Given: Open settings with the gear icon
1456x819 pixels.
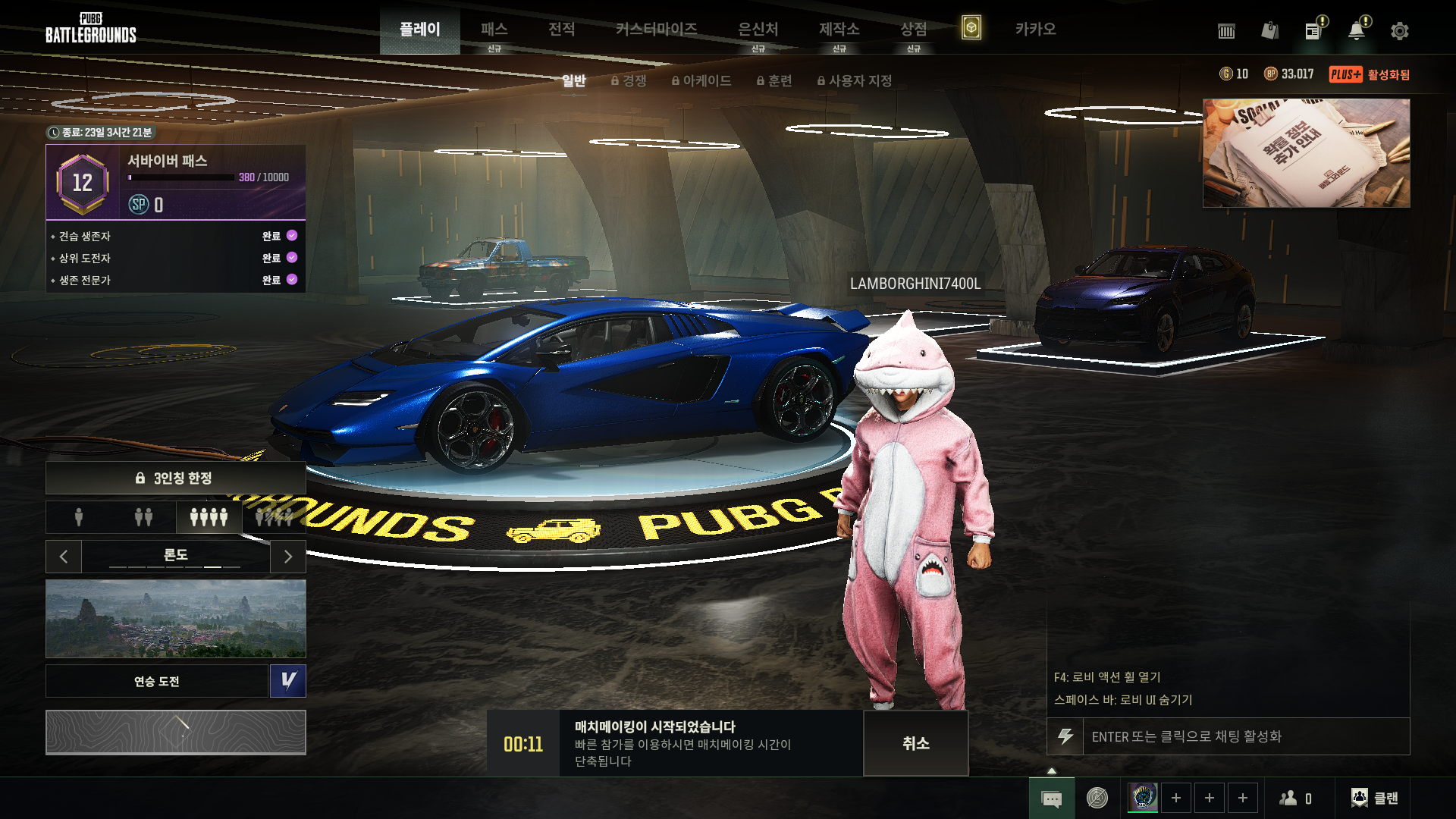Looking at the screenshot, I should coord(1399,31).
